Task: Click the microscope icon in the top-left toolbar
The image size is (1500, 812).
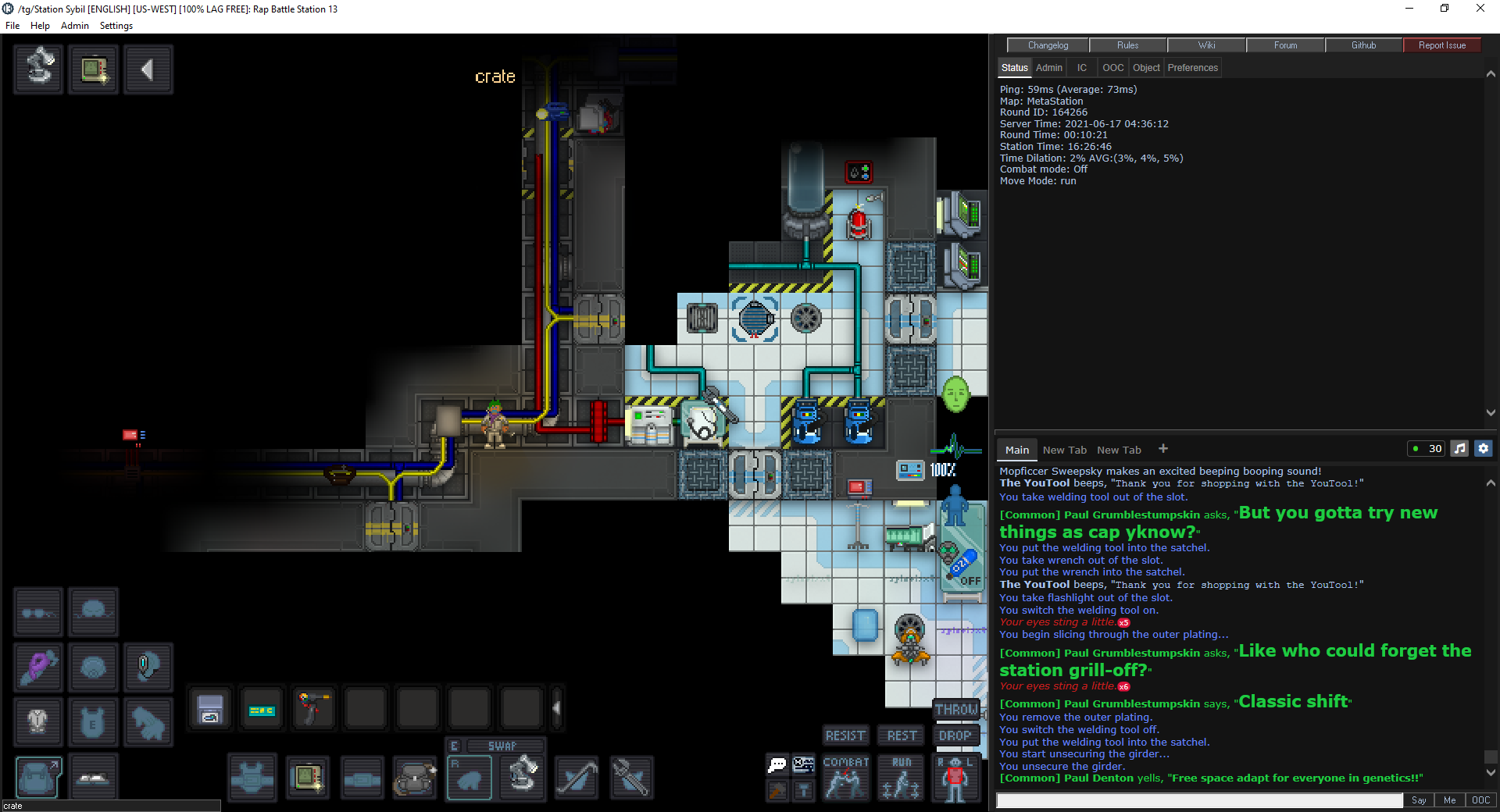Action: (x=37, y=69)
